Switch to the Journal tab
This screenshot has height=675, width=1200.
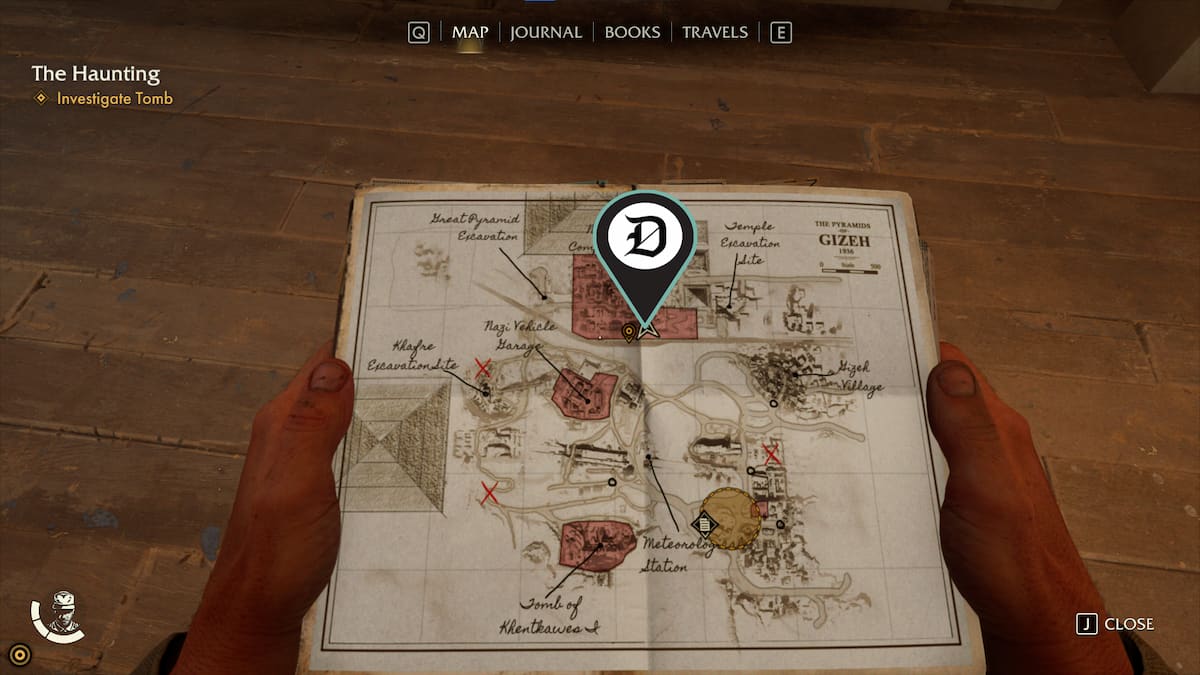(545, 32)
